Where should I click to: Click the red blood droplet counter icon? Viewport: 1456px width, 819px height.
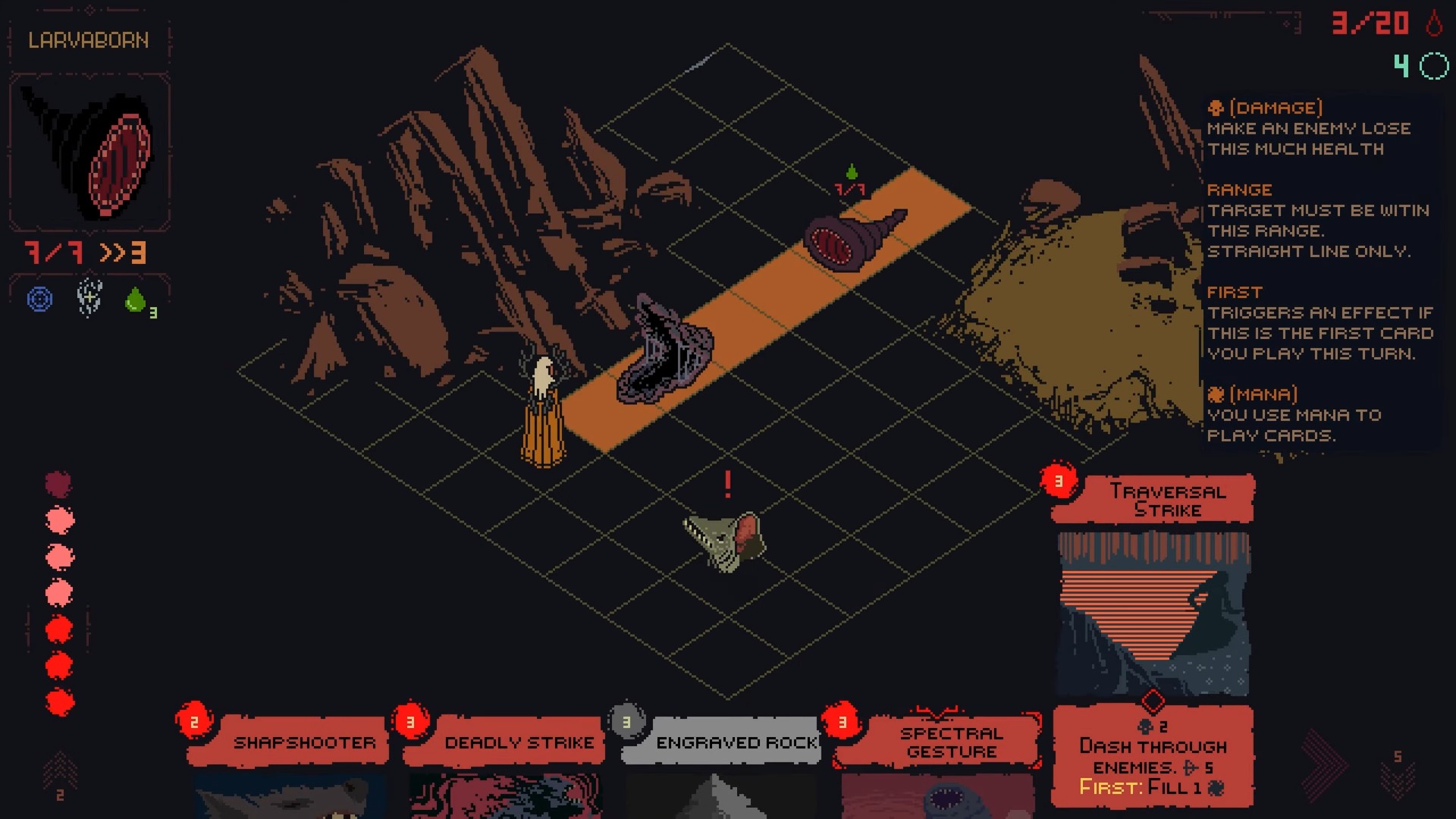[x=1436, y=24]
